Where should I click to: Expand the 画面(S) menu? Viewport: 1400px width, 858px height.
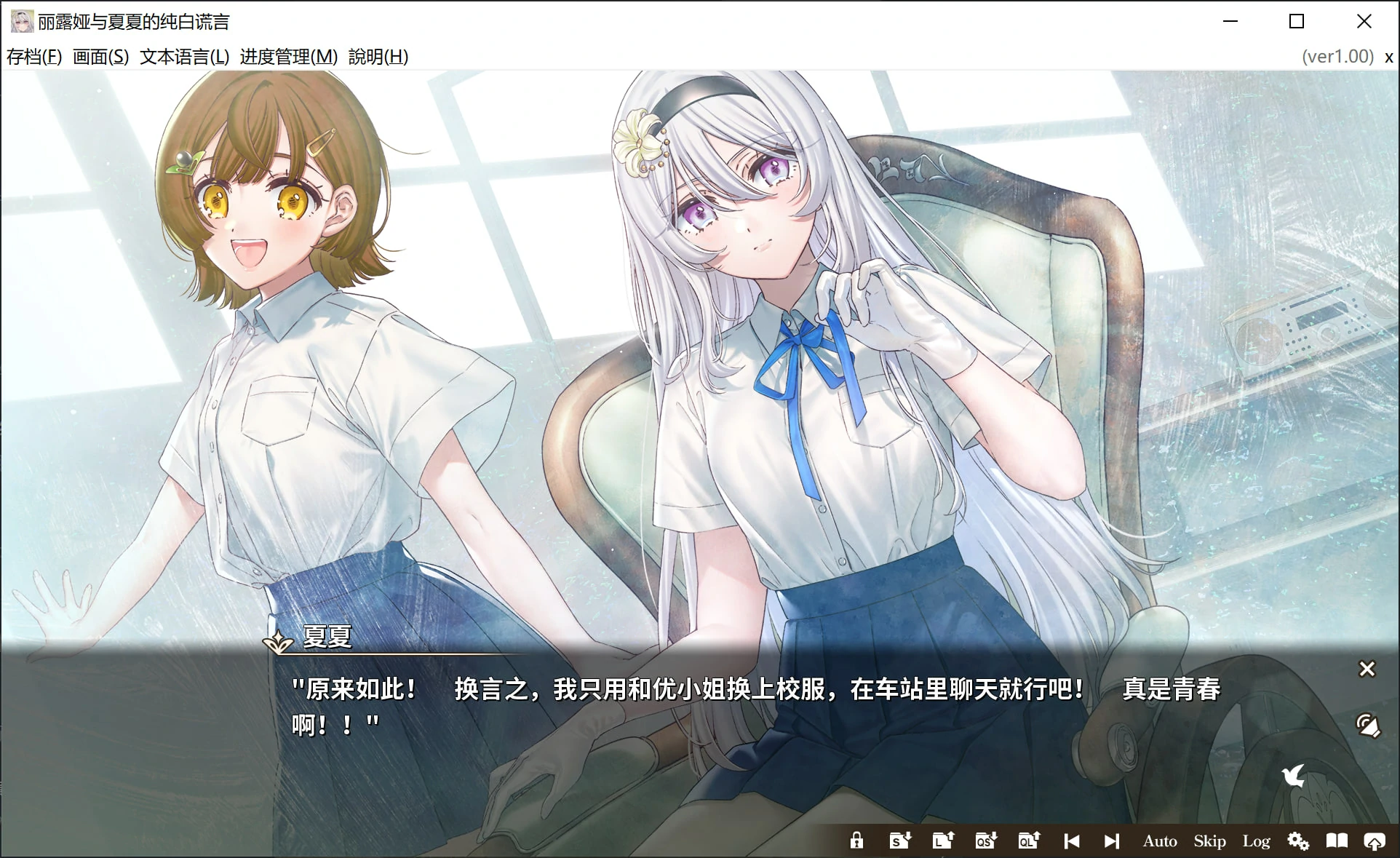100,56
